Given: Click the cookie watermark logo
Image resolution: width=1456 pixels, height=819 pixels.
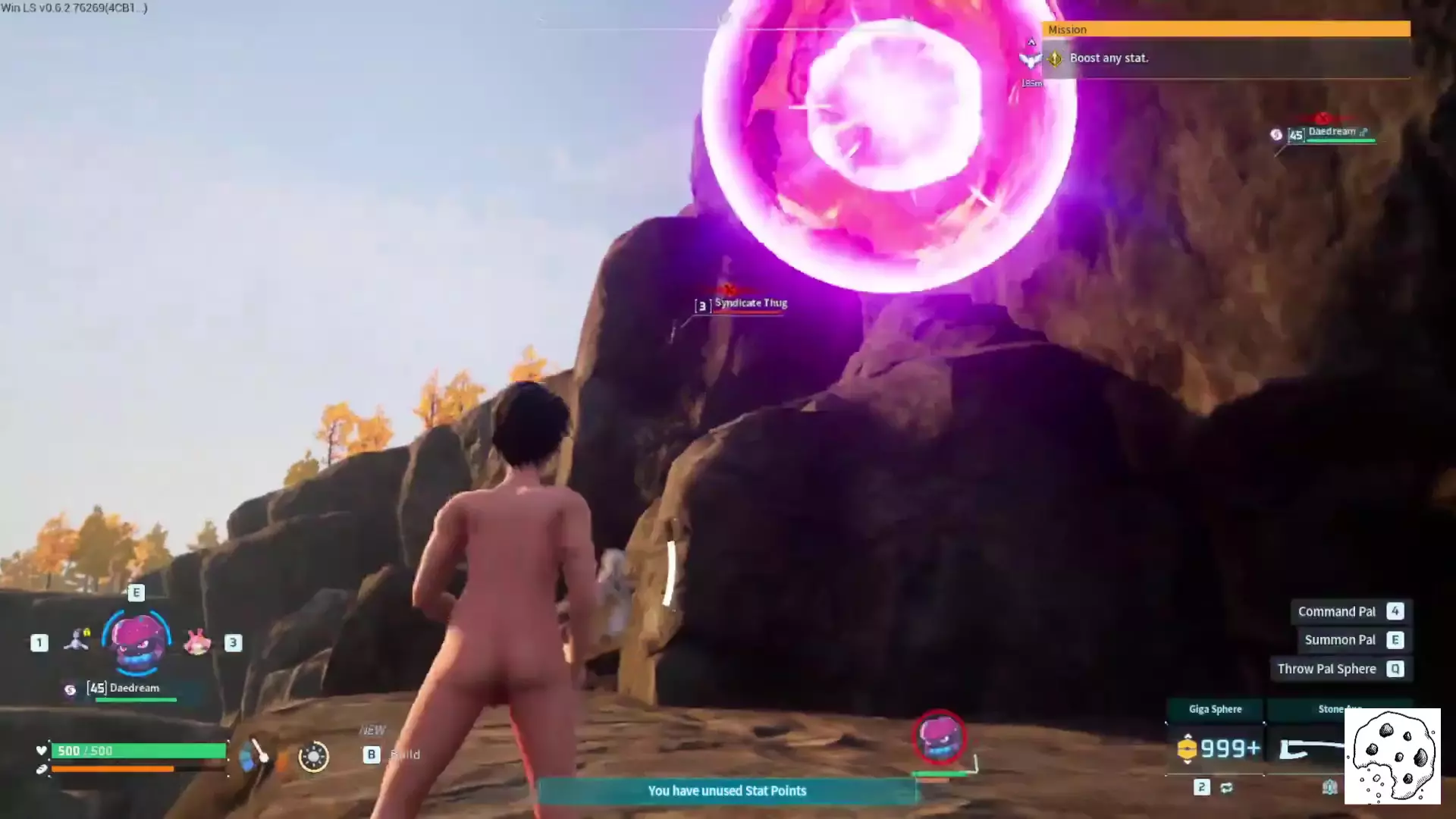Looking at the screenshot, I should coord(1392,756).
